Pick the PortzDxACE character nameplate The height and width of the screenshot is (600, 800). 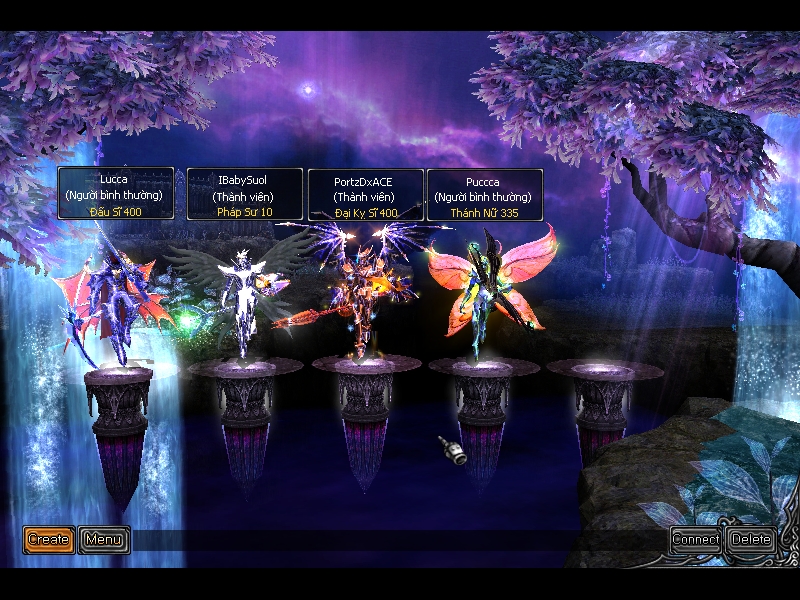click(366, 195)
